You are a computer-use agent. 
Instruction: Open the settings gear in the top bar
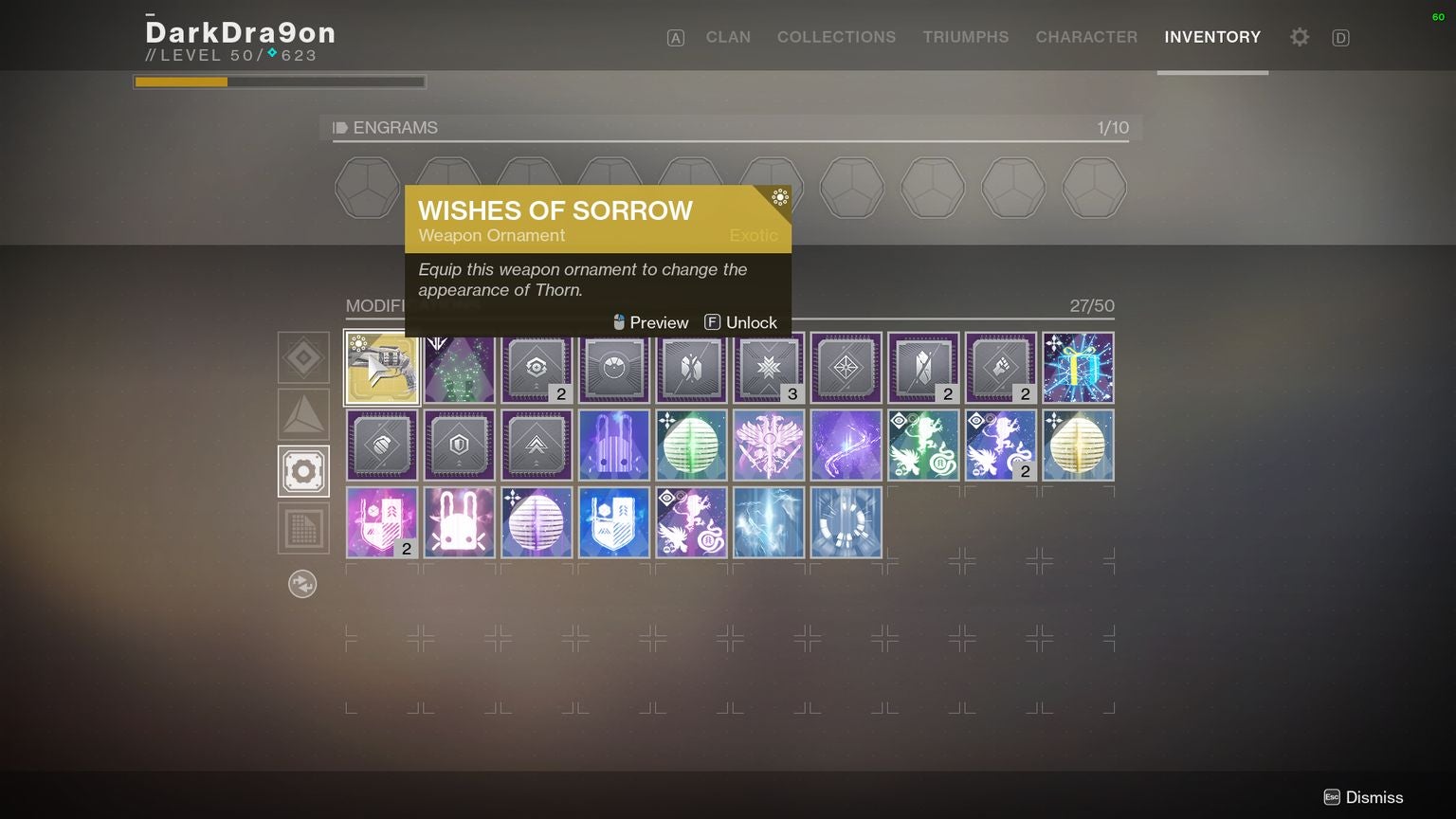pyautogui.click(x=1299, y=37)
